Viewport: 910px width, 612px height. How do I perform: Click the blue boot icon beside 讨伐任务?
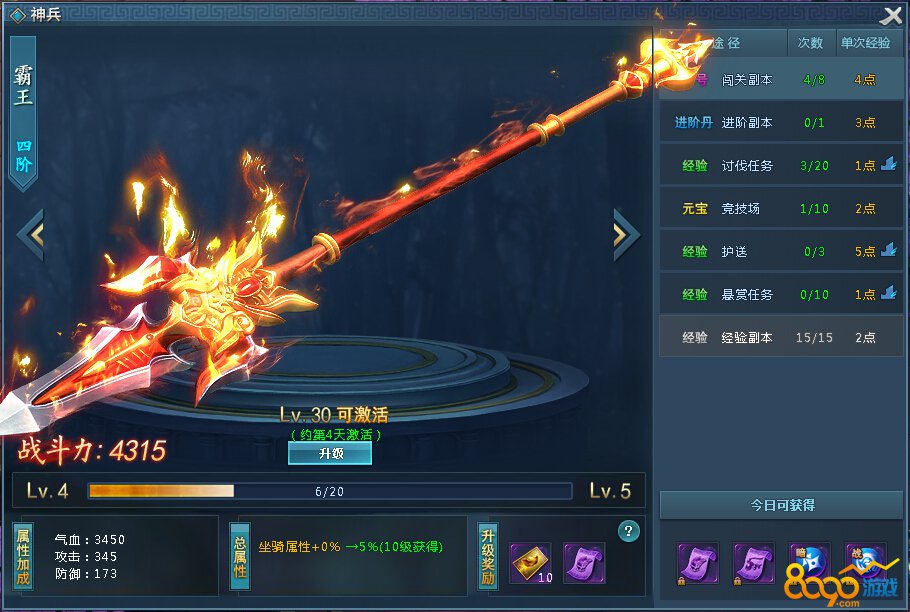click(x=889, y=165)
